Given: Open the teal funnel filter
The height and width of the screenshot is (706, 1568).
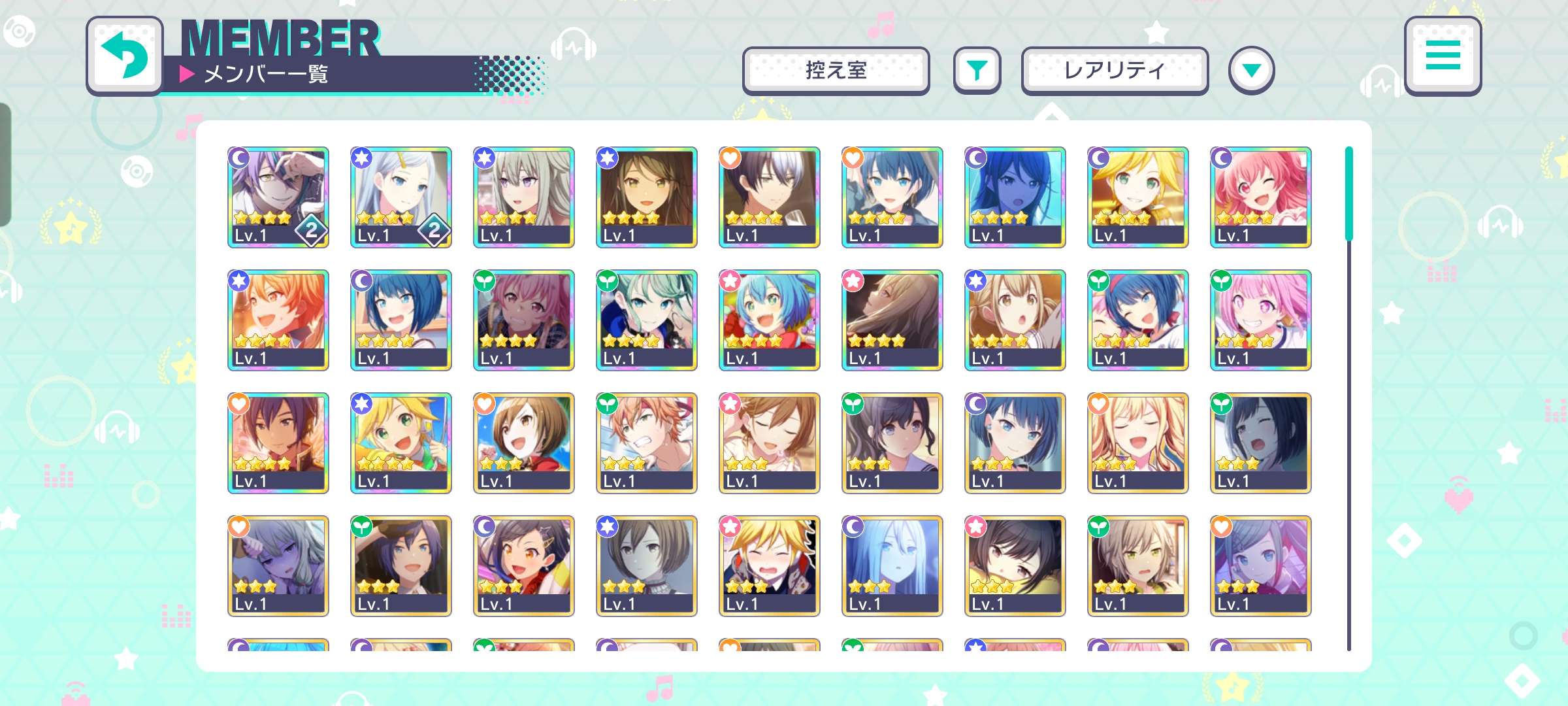Looking at the screenshot, I should click(x=977, y=71).
